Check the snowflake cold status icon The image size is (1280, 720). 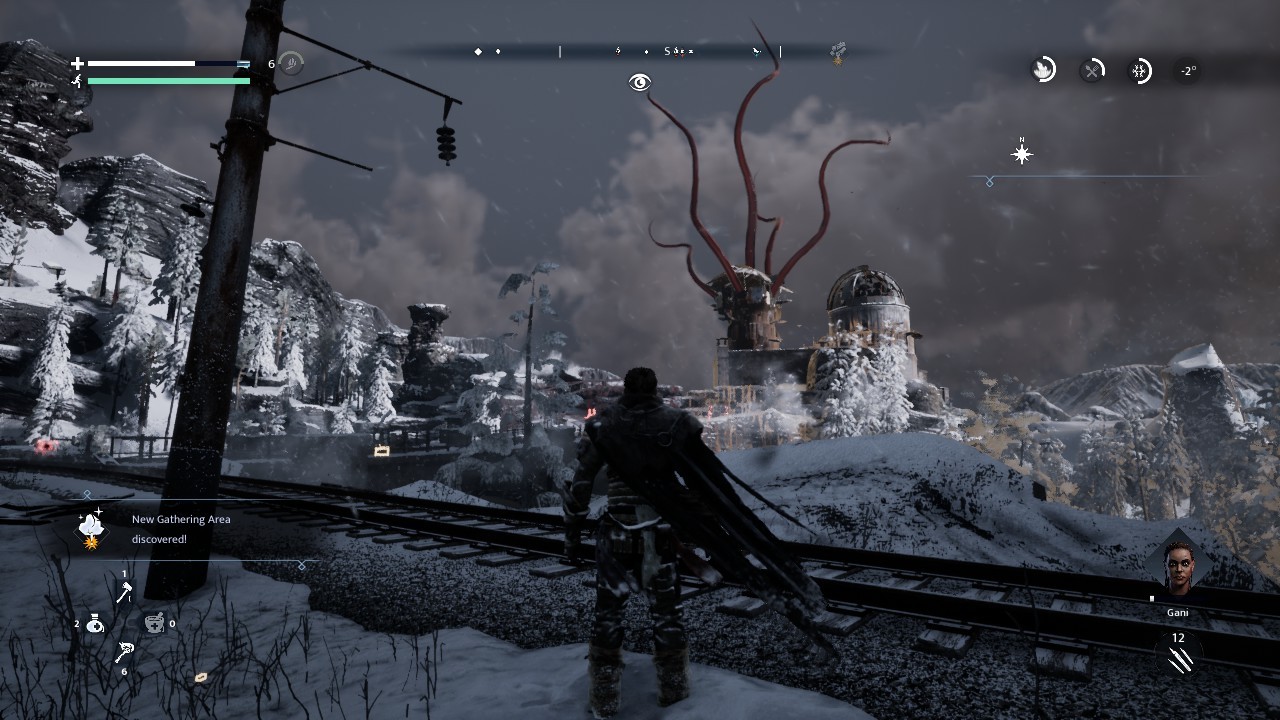pyautogui.click(x=1139, y=70)
